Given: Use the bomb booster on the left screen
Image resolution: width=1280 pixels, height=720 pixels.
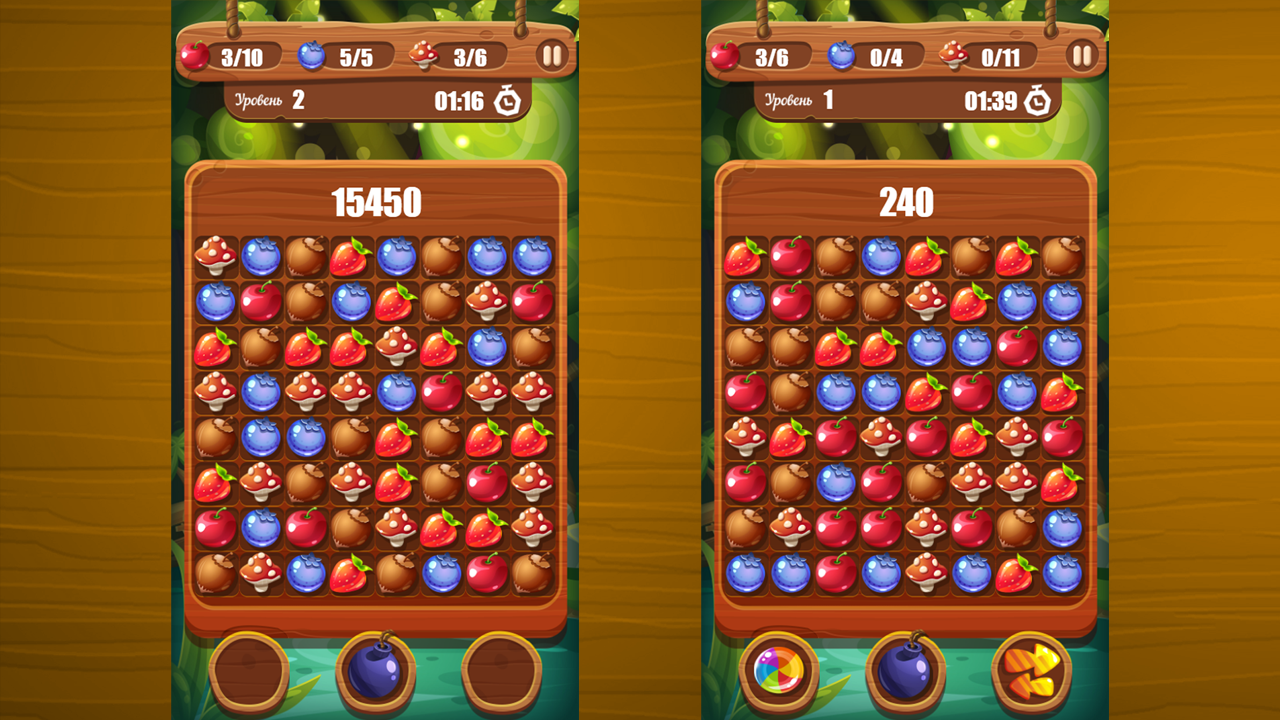Looking at the screenshot, I should click(374, 674).
